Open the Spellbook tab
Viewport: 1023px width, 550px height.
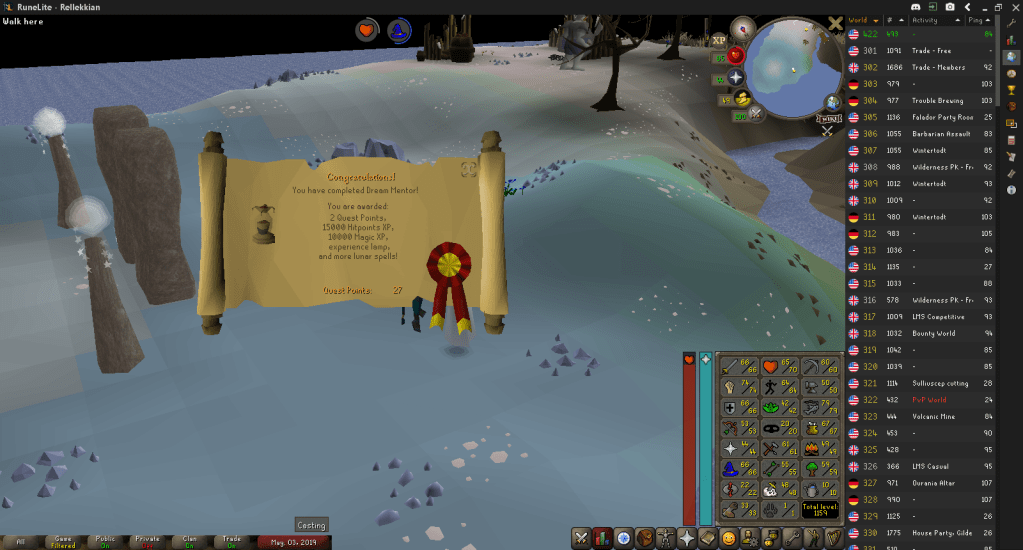click(707, 538)
